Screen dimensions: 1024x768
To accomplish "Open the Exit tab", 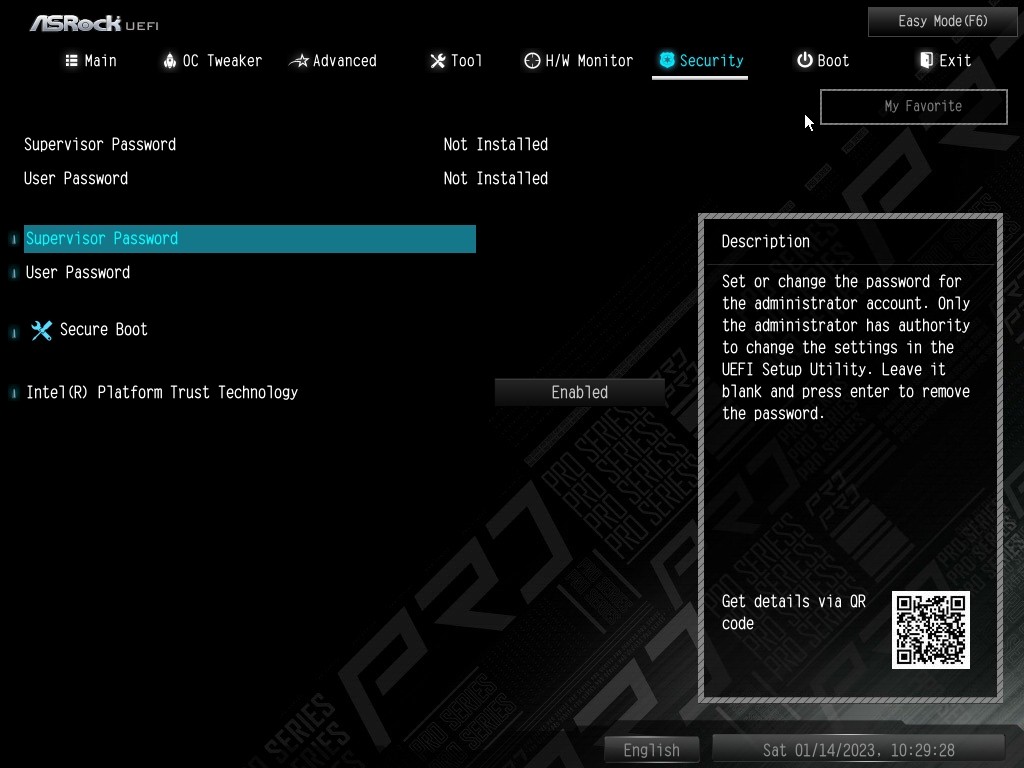I will click(x=945, y=61).
